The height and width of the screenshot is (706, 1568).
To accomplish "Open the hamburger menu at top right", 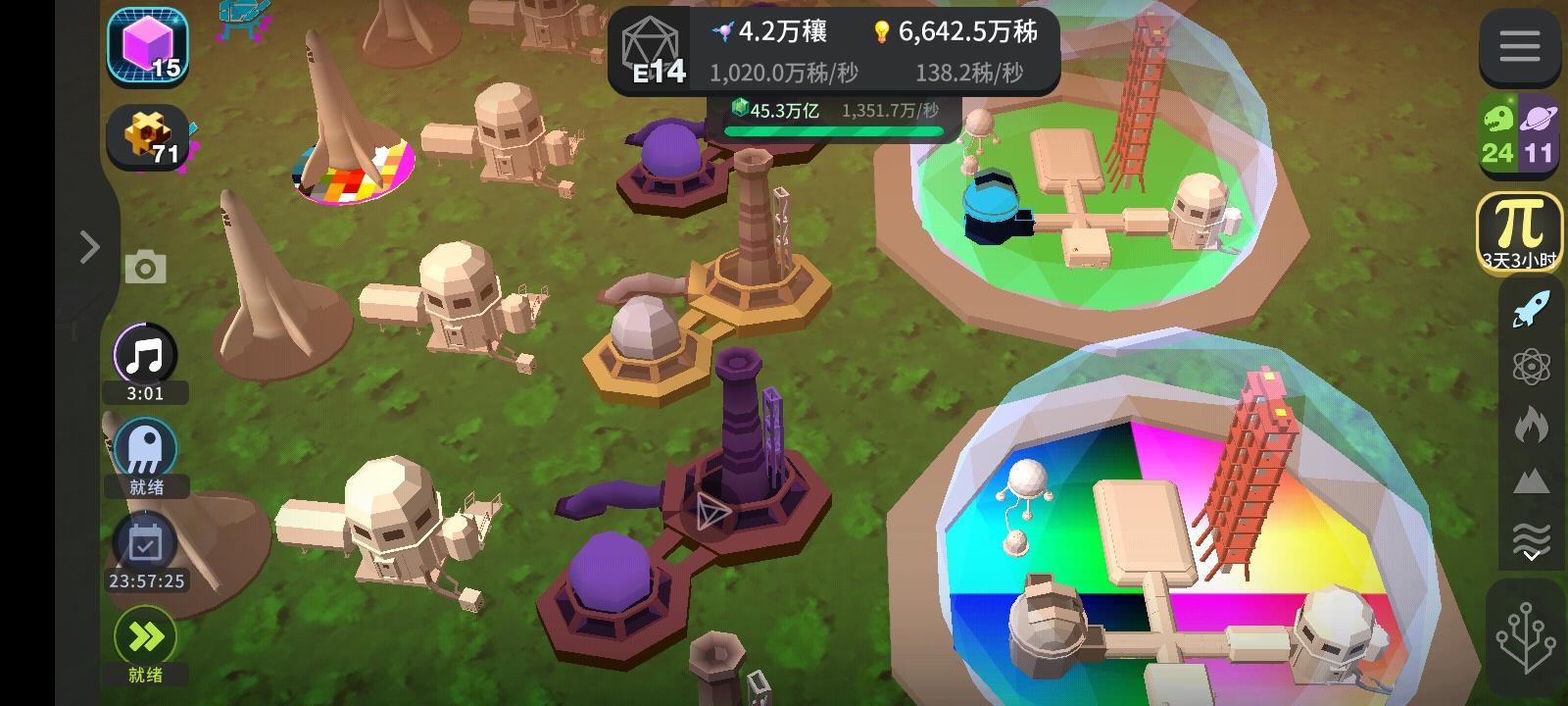I will (1520, 45).
